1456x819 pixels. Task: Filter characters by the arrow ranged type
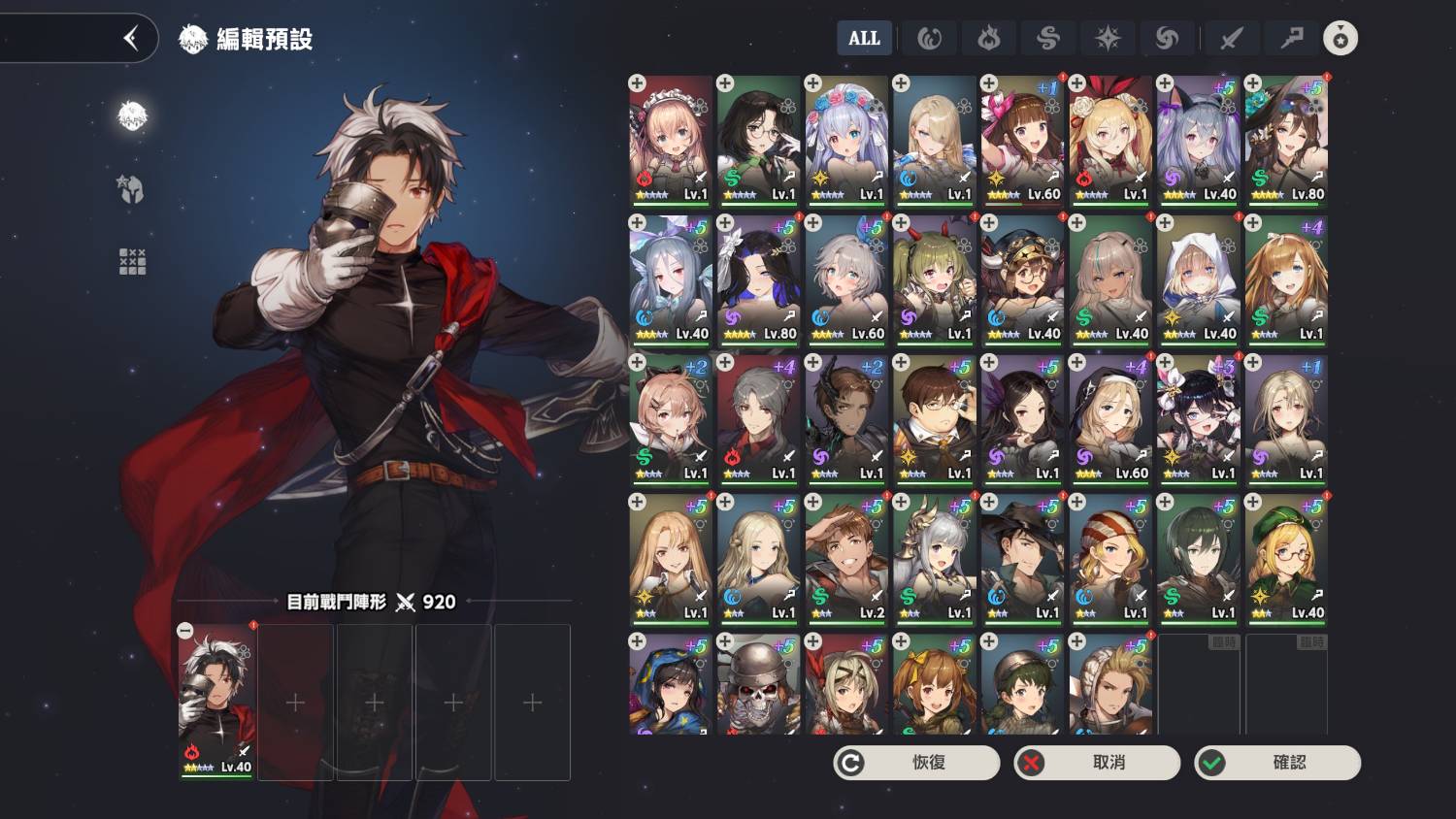[x=1292, y=39]
